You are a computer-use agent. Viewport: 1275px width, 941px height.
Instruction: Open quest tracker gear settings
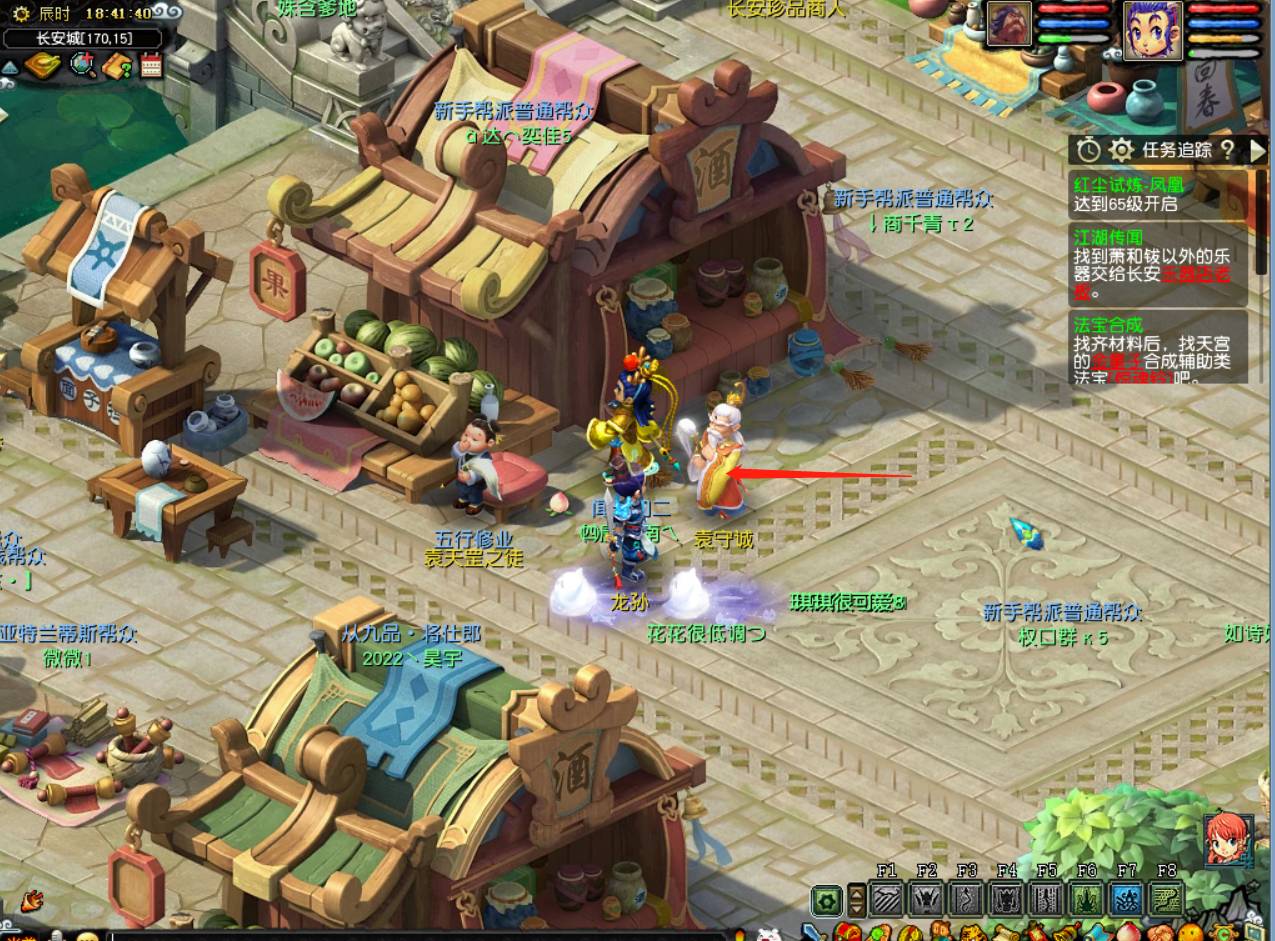click(1121, 150)
